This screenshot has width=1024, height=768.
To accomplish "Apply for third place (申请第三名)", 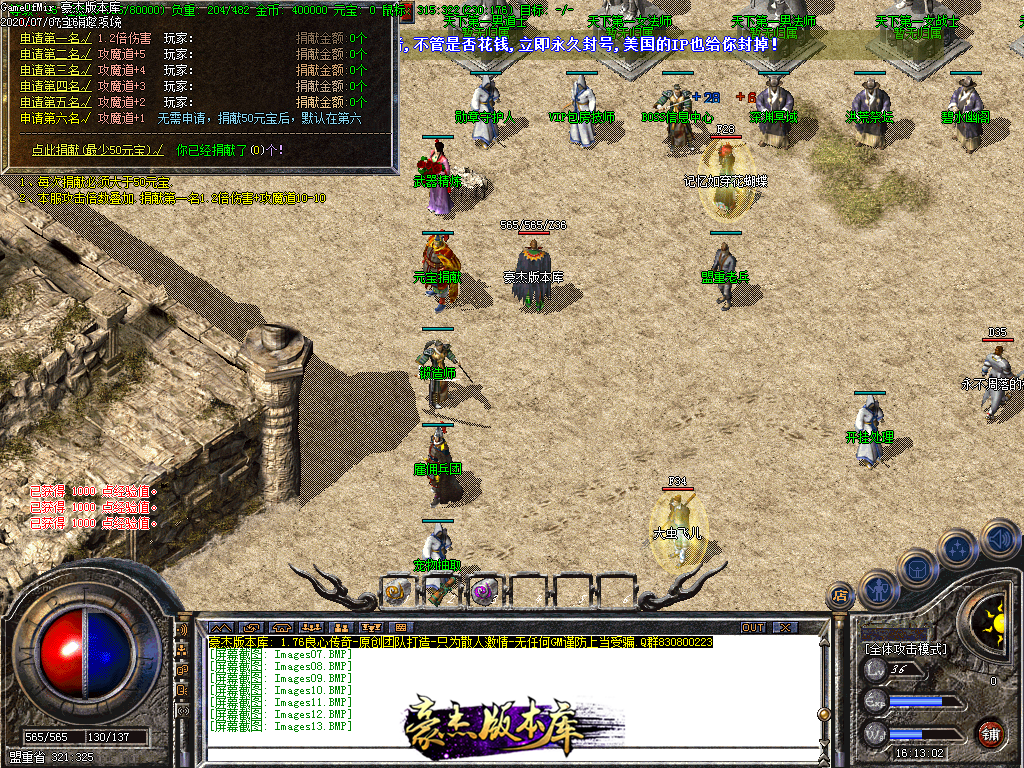I will tap(56, 70).
